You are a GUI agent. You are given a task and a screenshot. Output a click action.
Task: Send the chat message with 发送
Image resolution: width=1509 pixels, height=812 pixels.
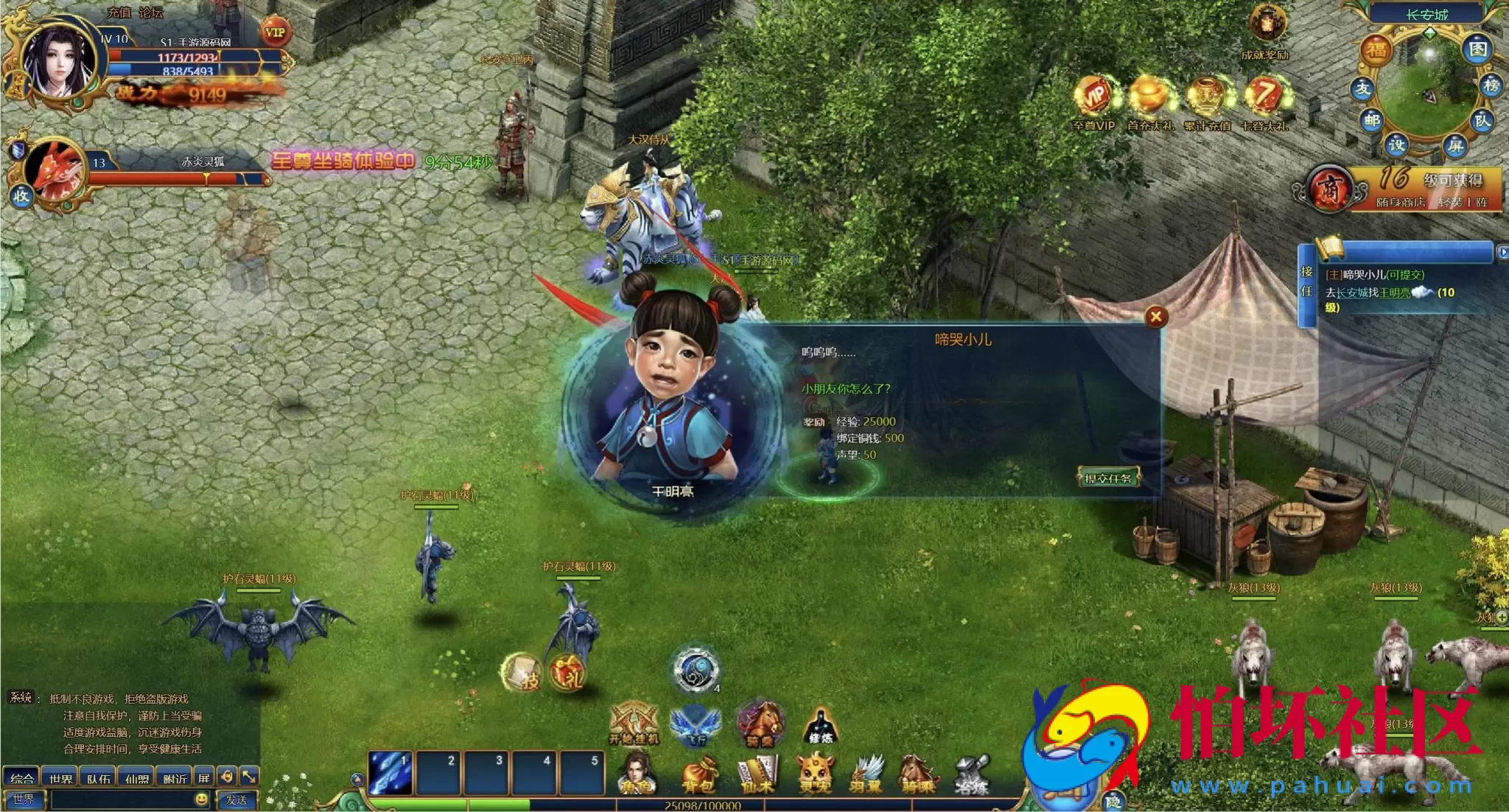point(236,799)
